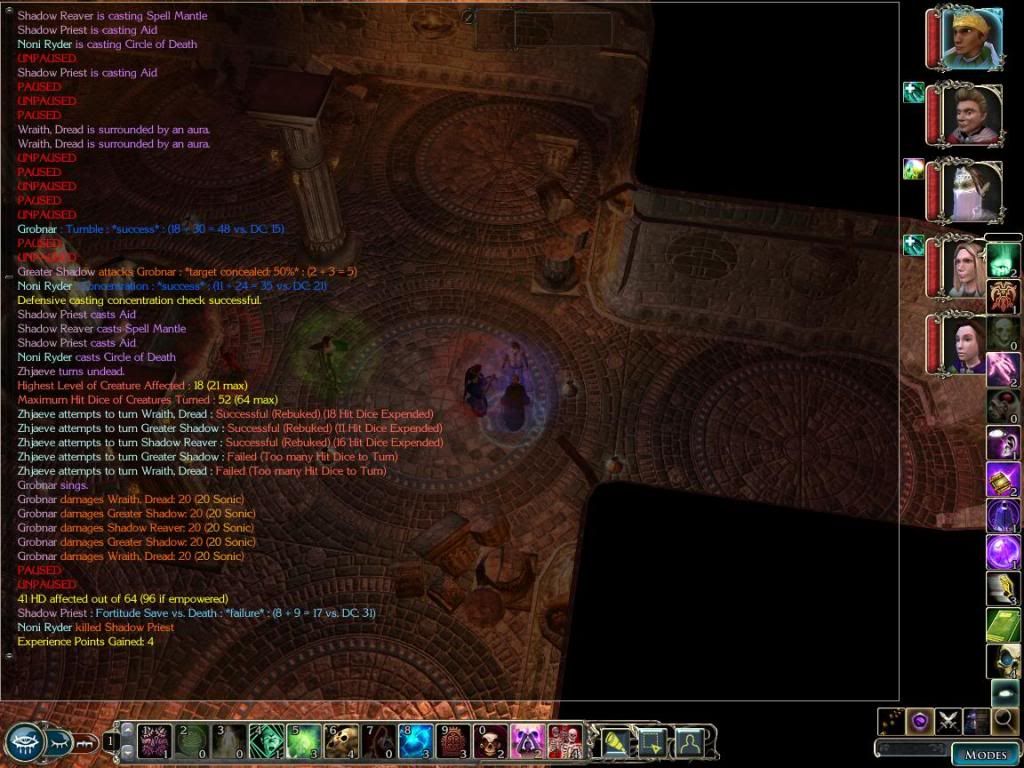Select the crossed swords mode button
The image size is (1024, 768).
948,719
